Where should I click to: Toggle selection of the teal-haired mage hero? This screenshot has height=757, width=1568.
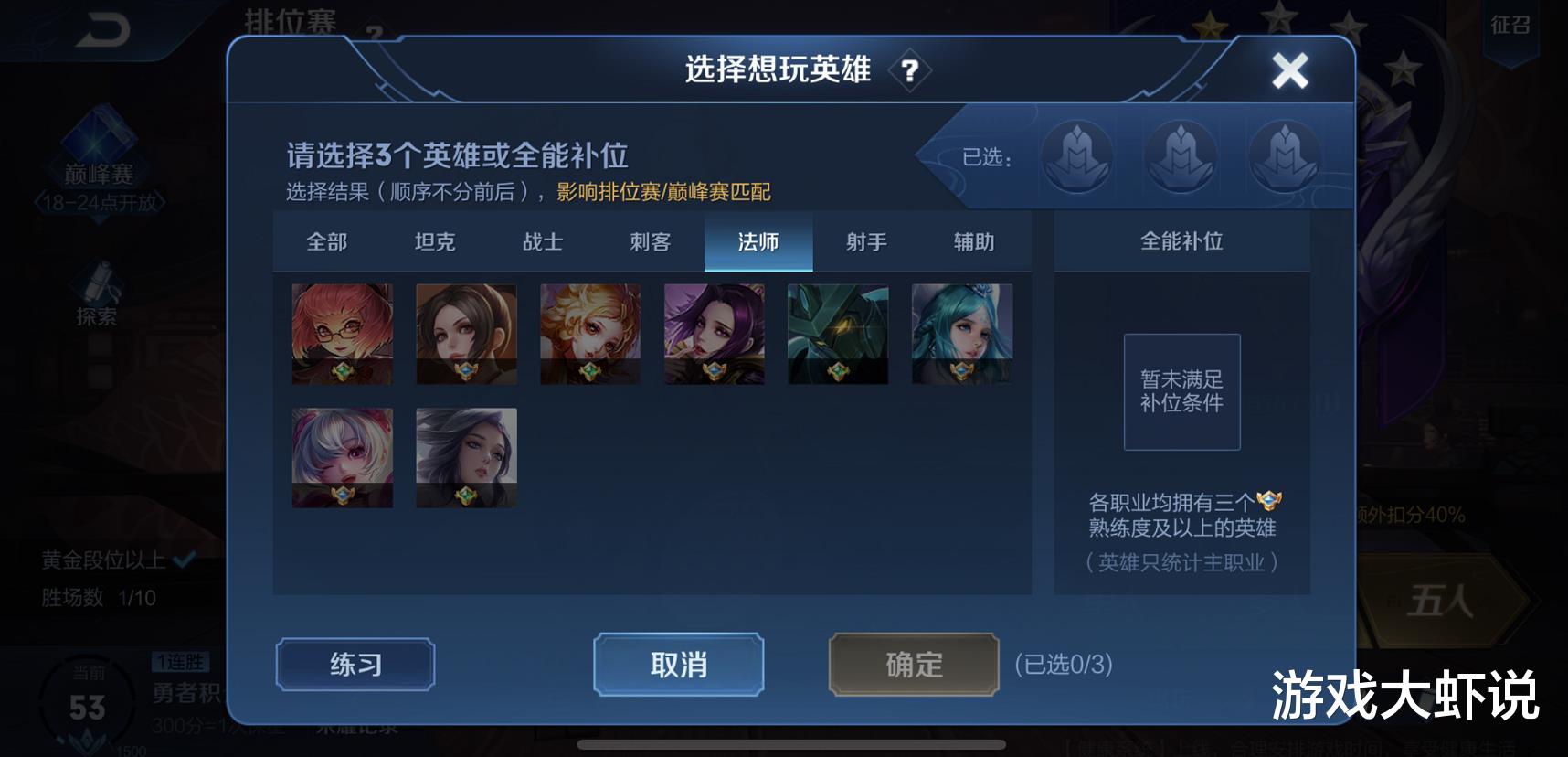tap(962, 334)
